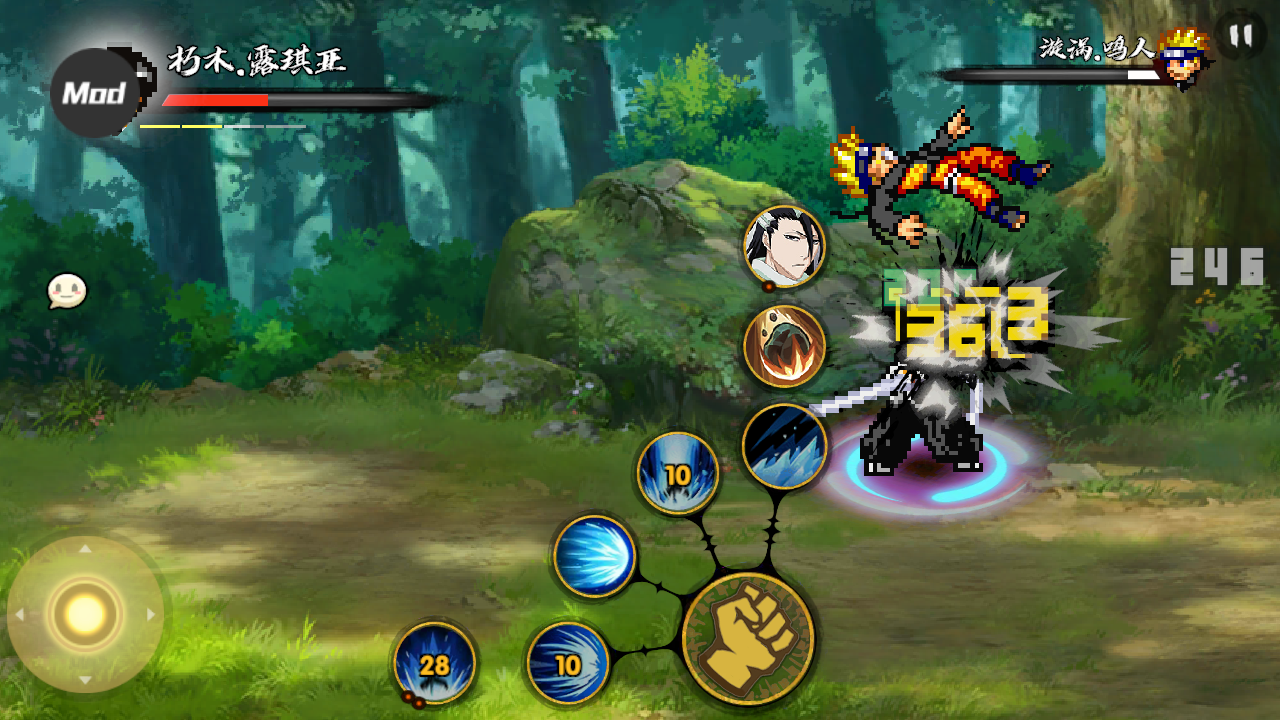Tap the virtual joystick center
The width and height of the screenshot is (1280, 720).
85,614
